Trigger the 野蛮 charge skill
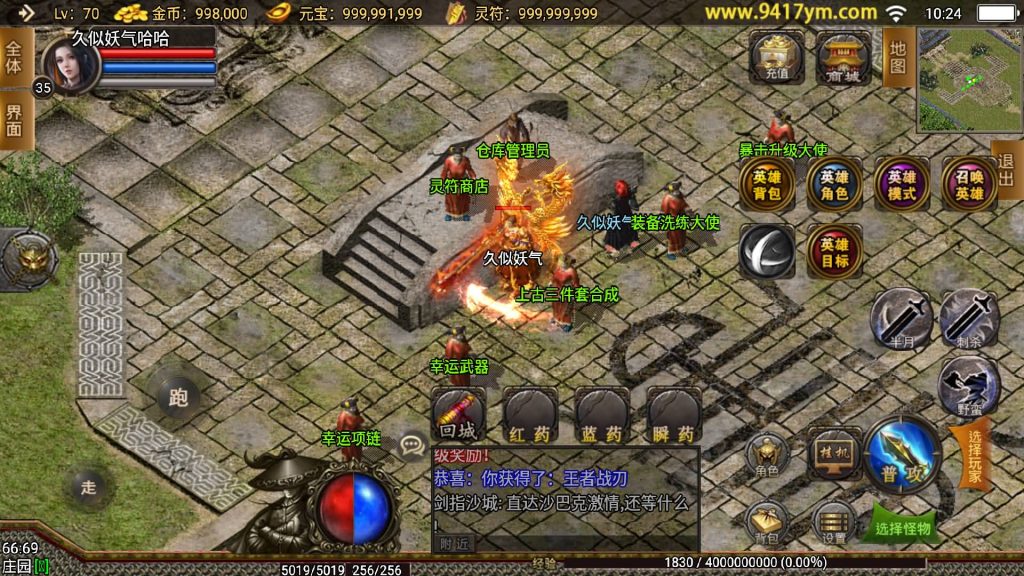This screenshot has width=1024, height=576. pyautogui.click(x=968, y=387)
